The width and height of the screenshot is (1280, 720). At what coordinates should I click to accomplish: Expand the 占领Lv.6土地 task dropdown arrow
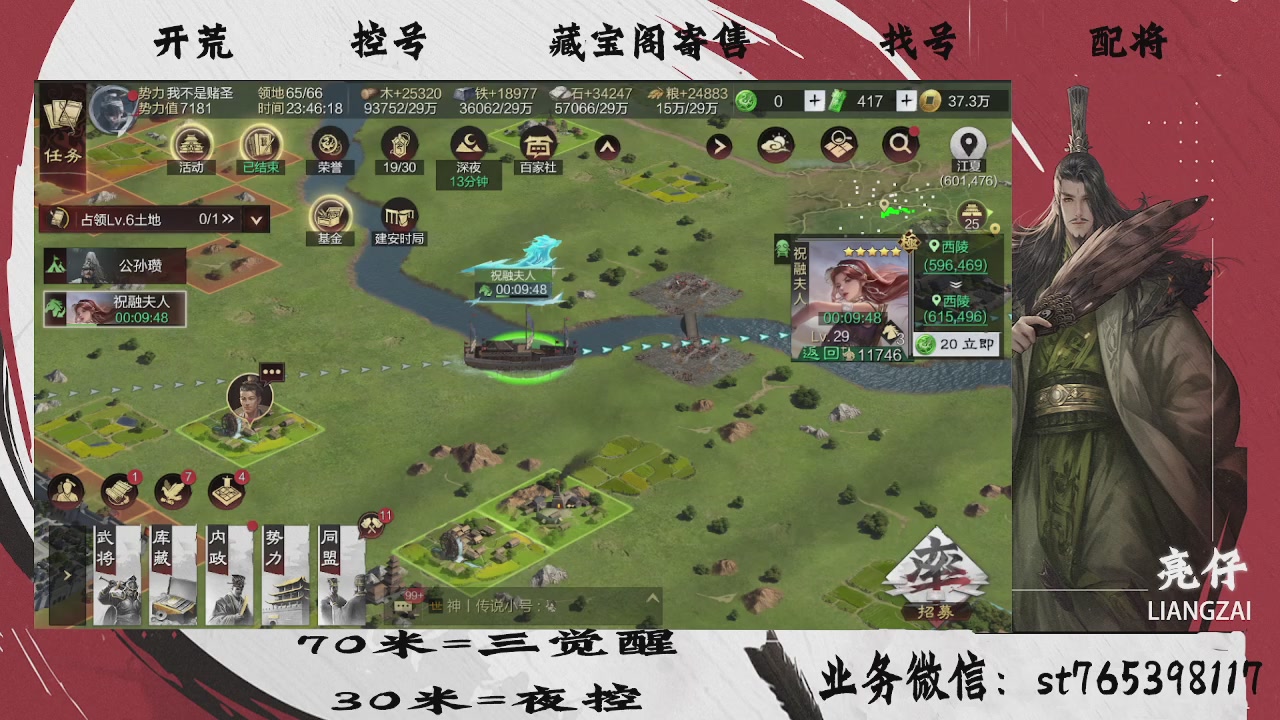tap(256, 218)
